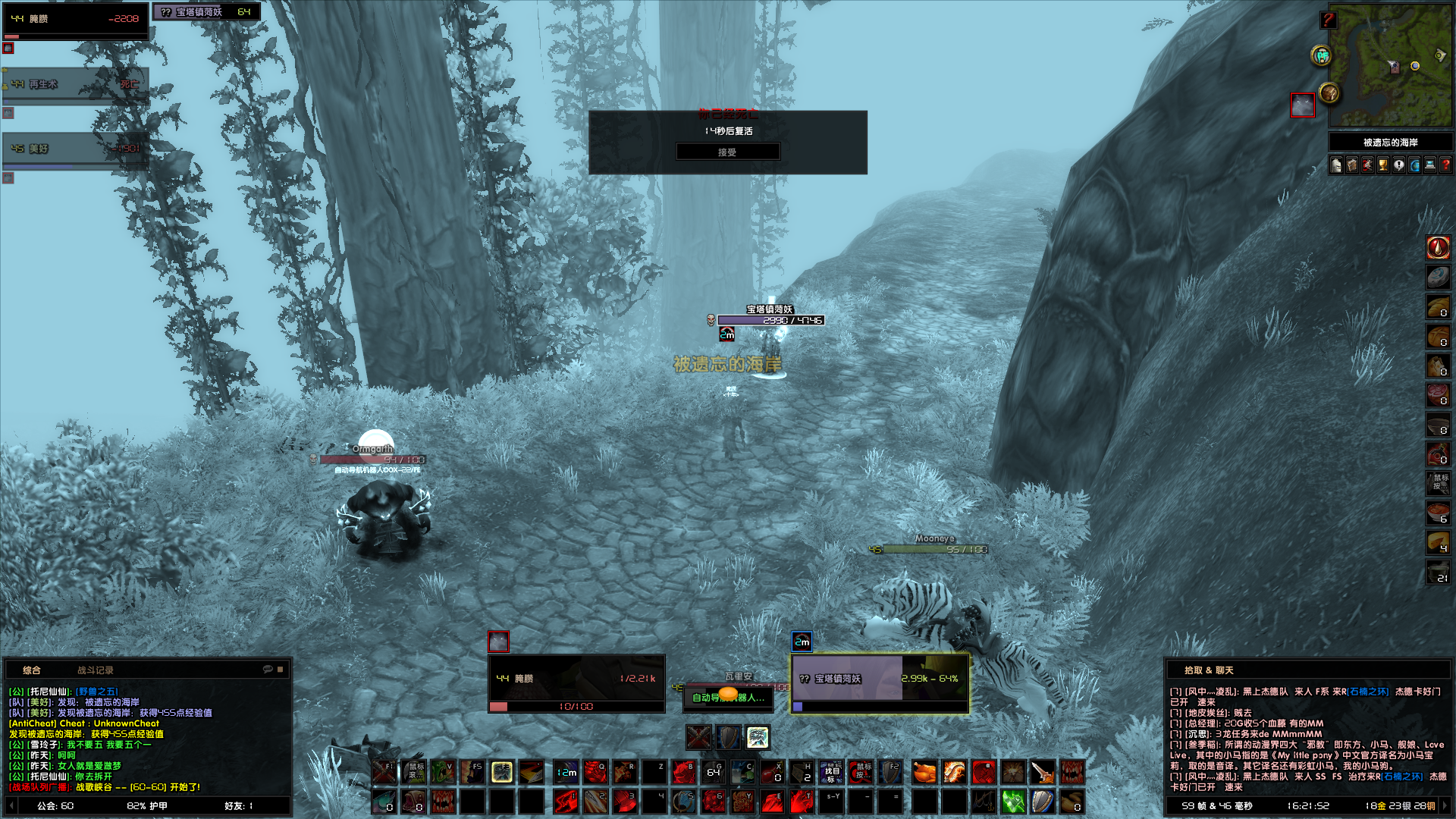1456x819 pixels.
Task: Click the 好友 friends count on info bar
Action: (238, 806)
